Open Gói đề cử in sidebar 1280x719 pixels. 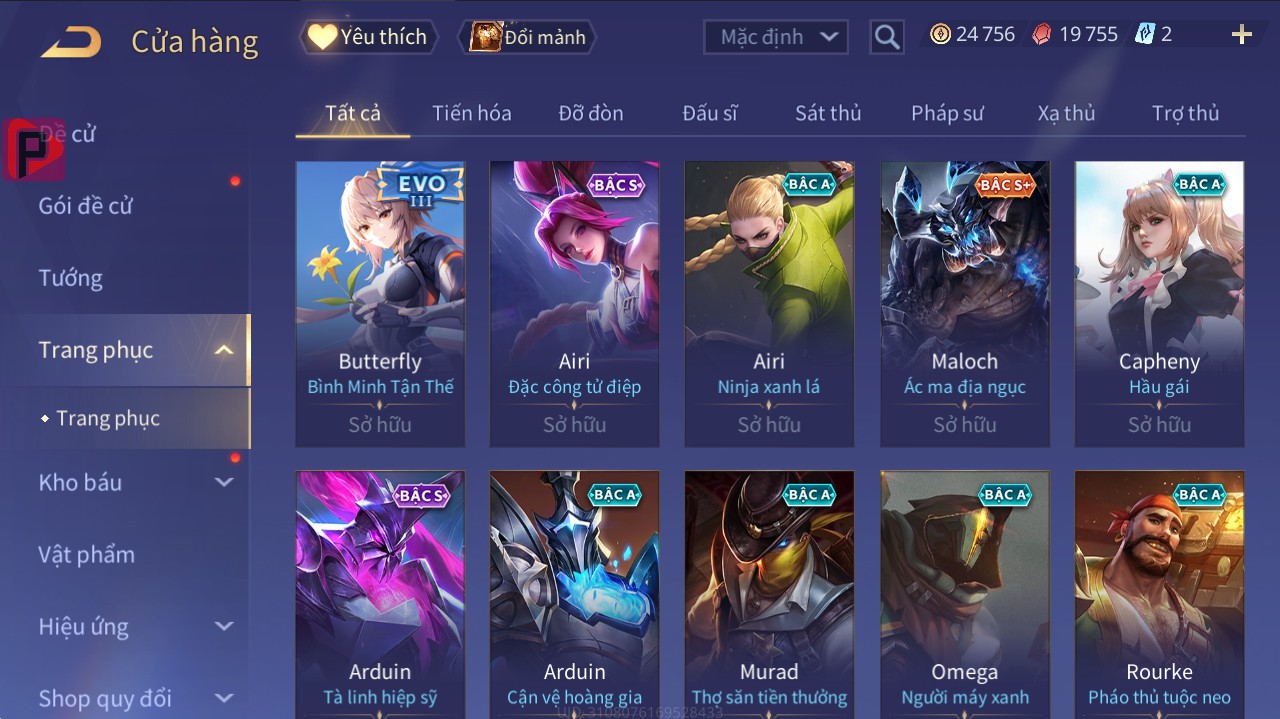point(86,206)
